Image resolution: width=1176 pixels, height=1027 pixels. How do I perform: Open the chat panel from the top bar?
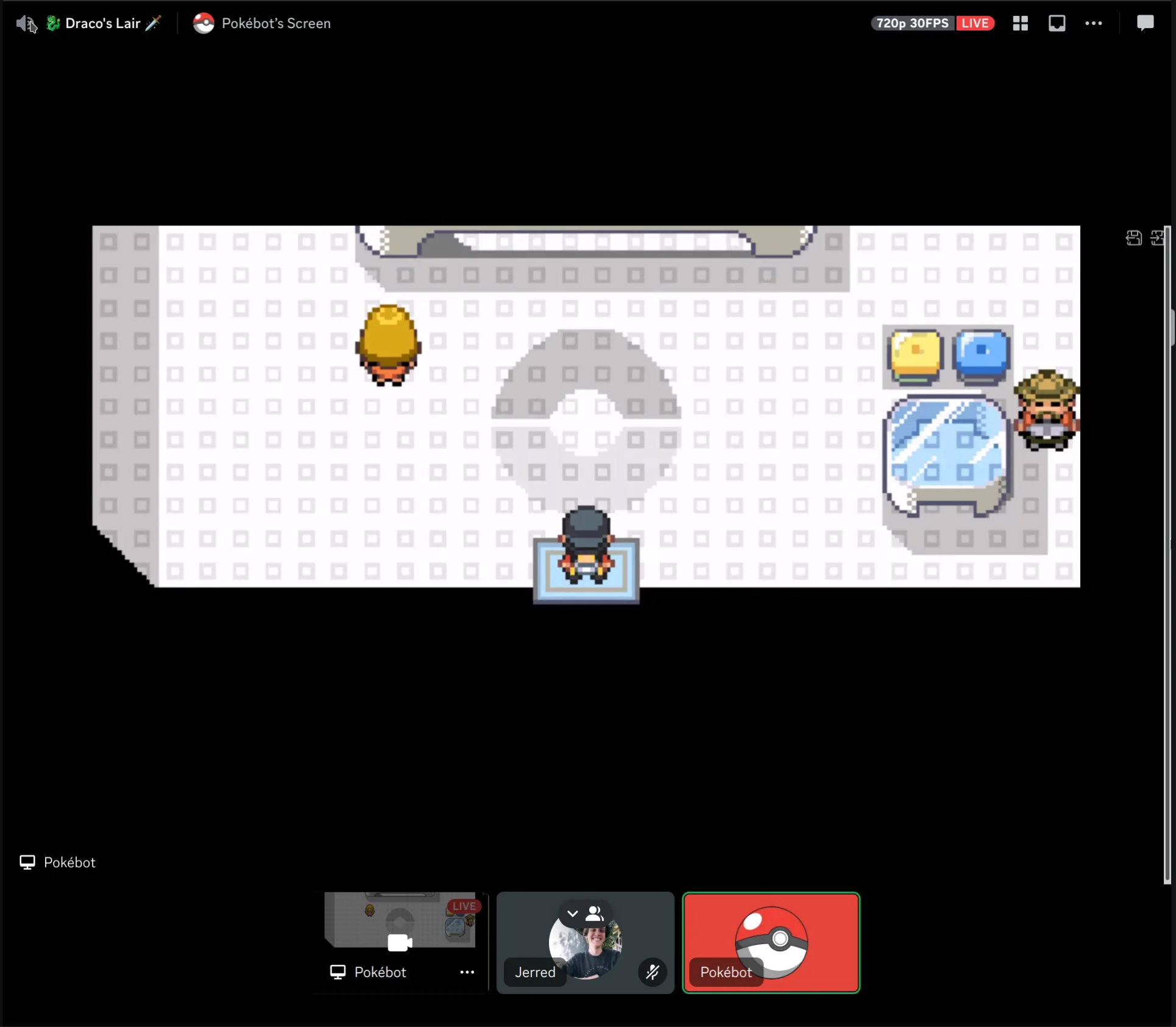(1144, 23)
